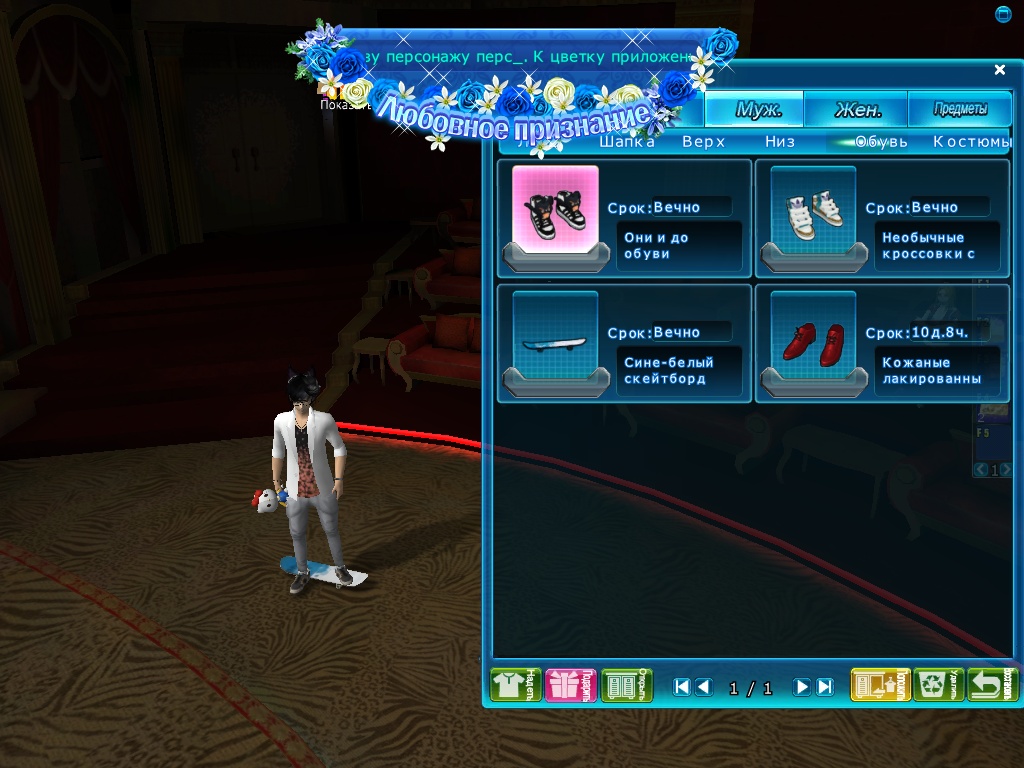Jump to the first inventory page

(682, 687)
